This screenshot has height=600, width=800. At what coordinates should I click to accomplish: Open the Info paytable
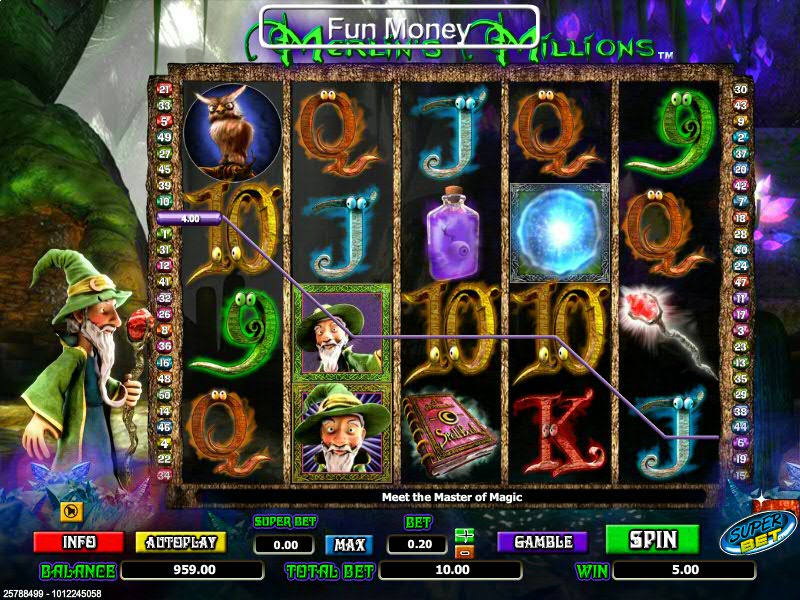pyautogui.click(x=79, y=542)
